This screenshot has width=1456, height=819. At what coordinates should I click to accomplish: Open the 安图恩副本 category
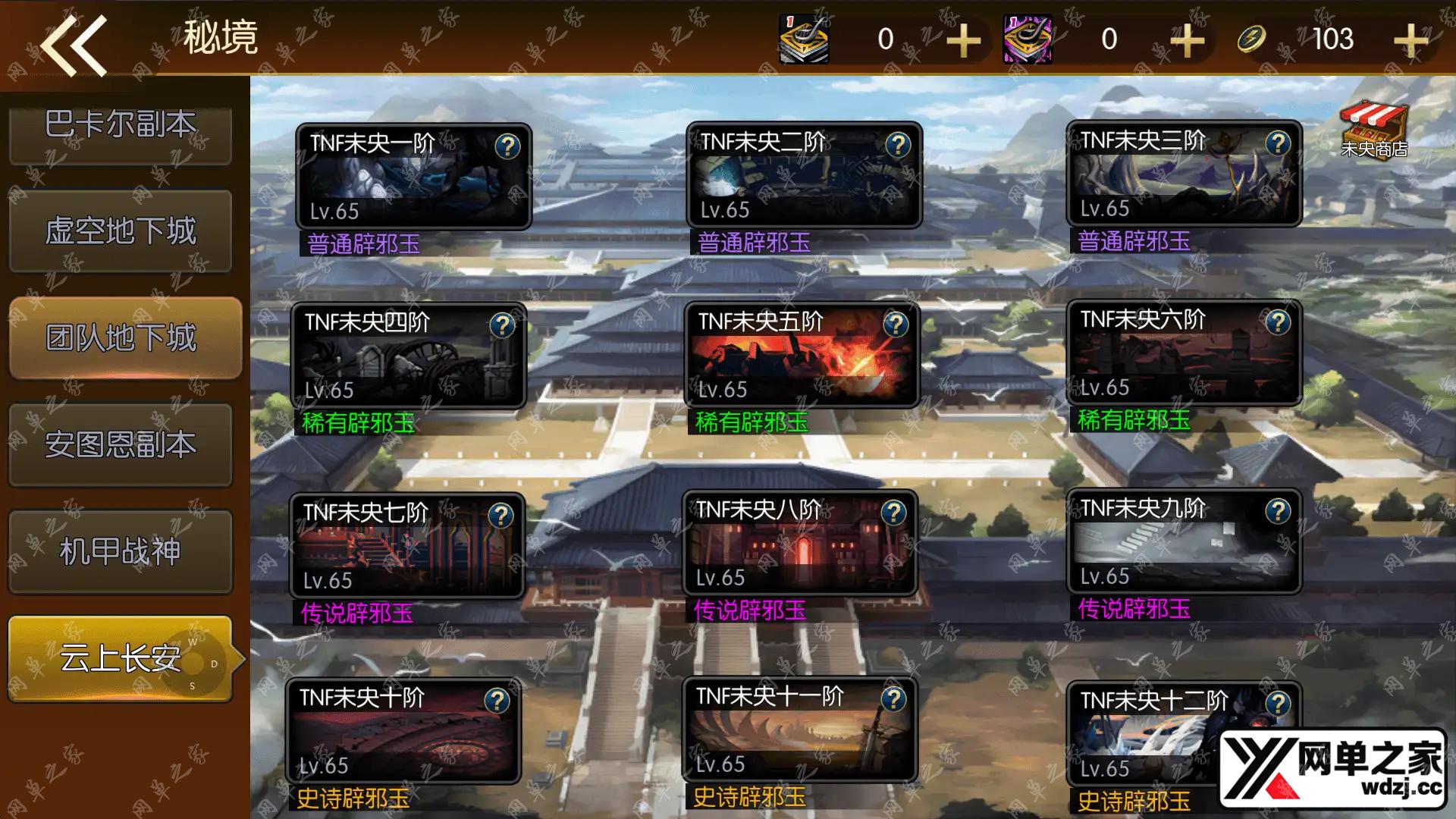[121, 446]
